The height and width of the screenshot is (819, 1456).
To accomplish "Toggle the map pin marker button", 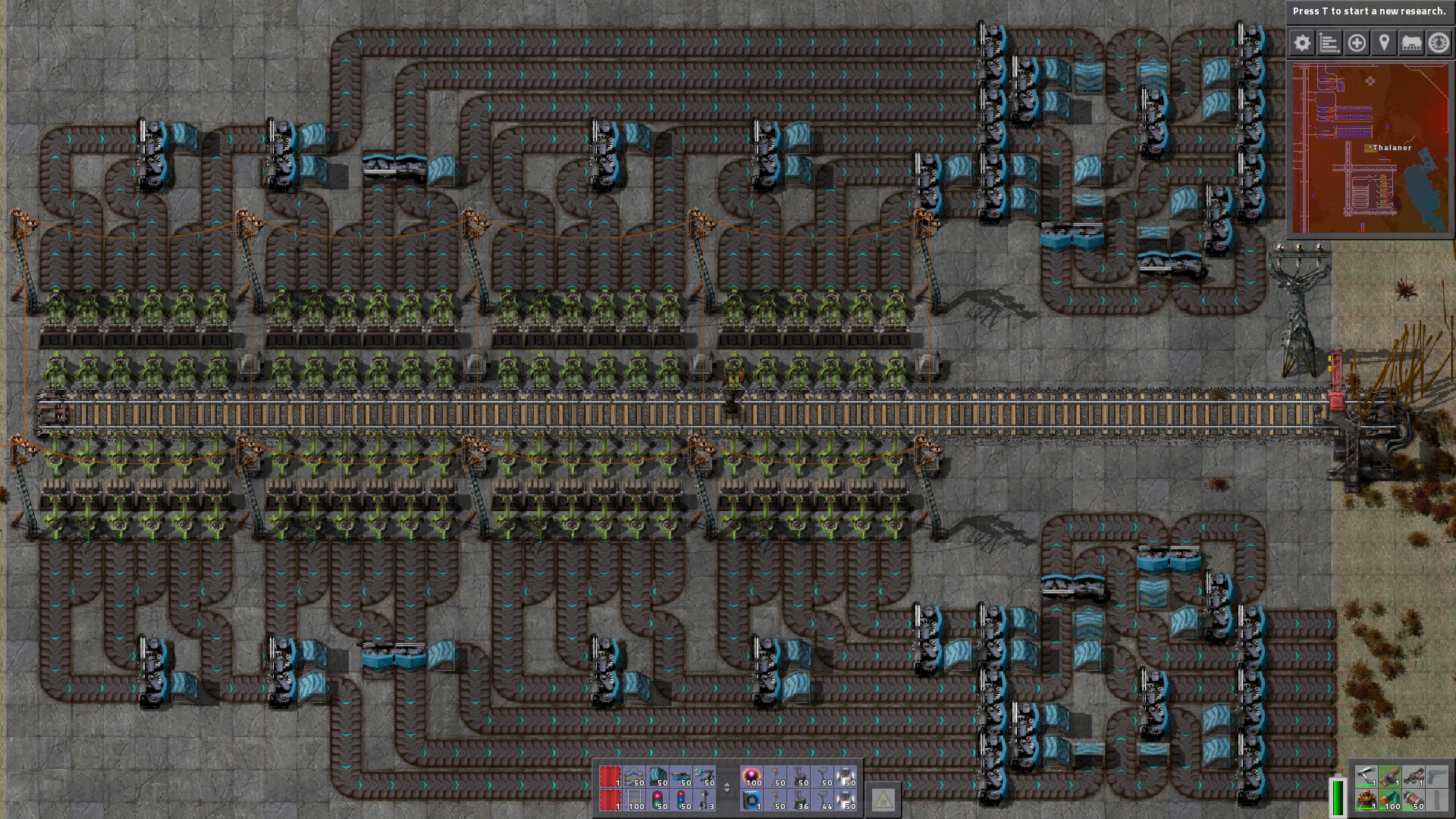I will pos(1384,43).
